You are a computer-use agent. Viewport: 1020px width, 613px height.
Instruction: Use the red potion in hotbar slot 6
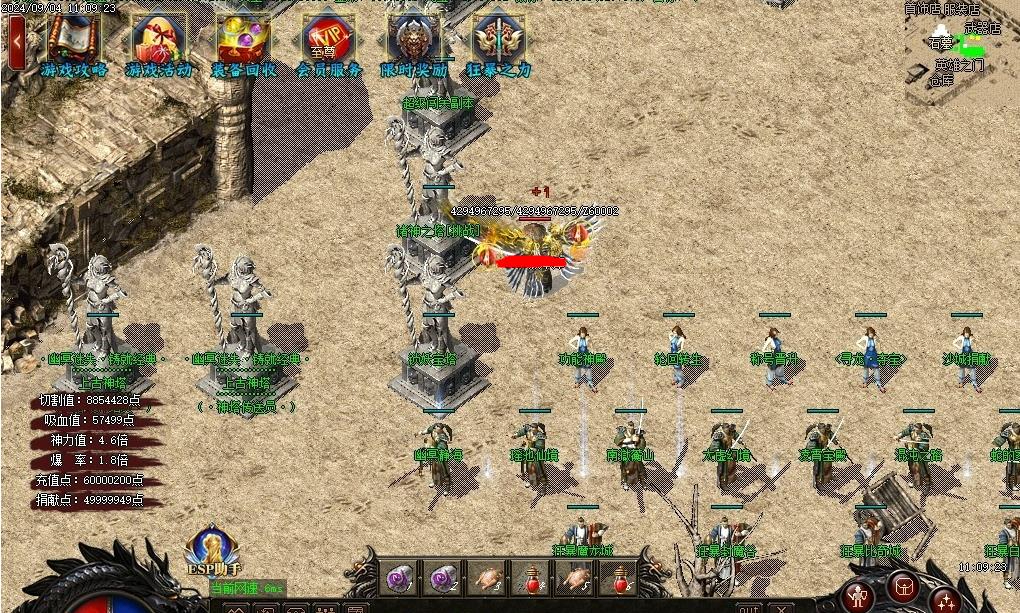click(619, 578)
